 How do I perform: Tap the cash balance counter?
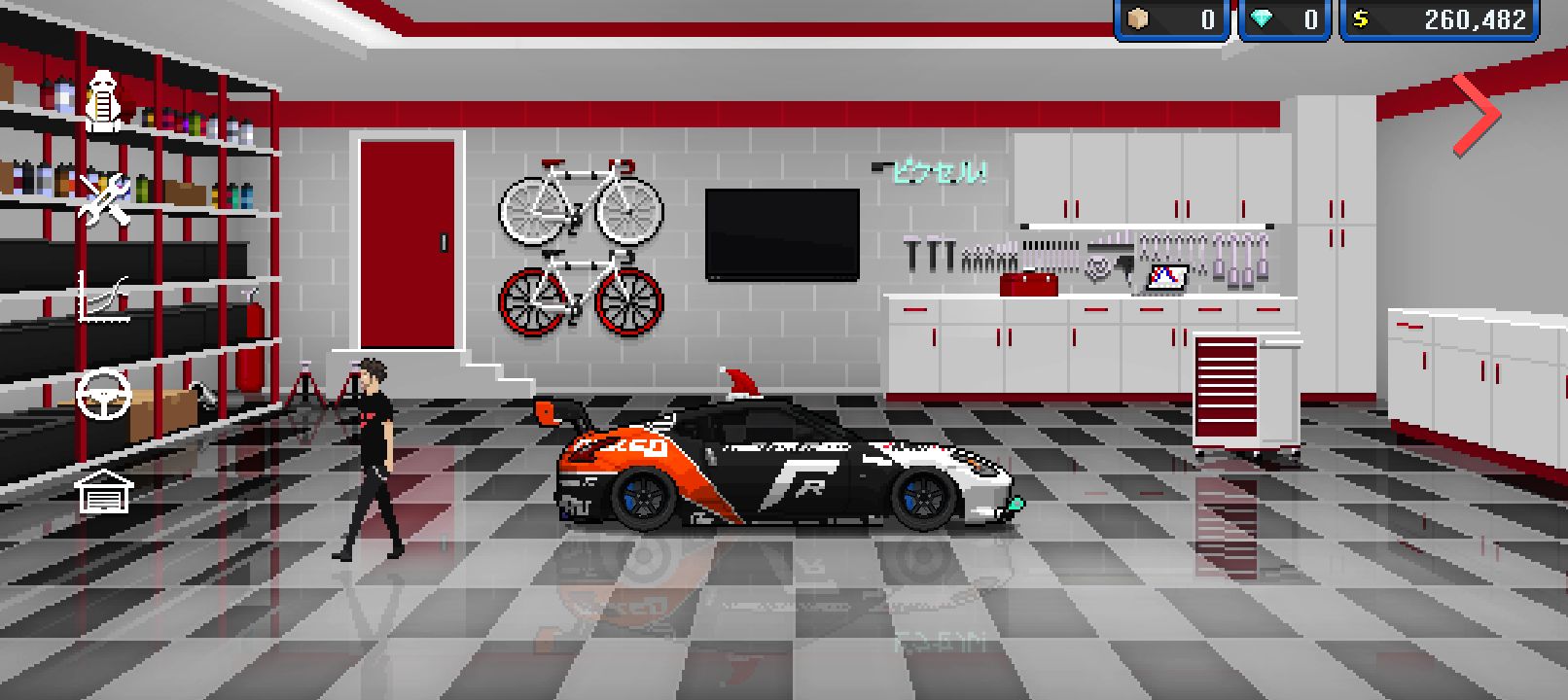pos(1440,19)
